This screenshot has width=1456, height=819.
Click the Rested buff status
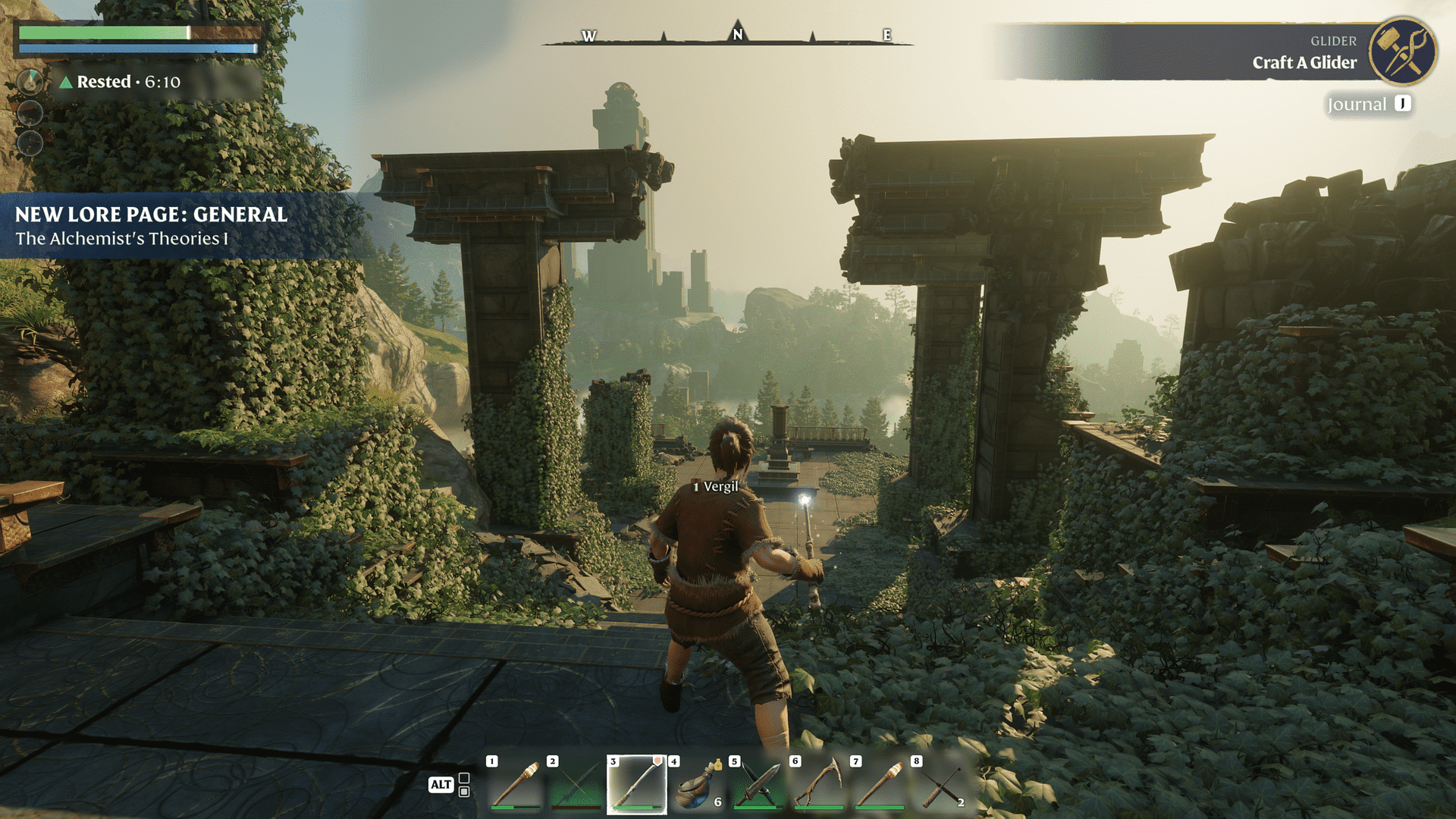click(121, 82)
